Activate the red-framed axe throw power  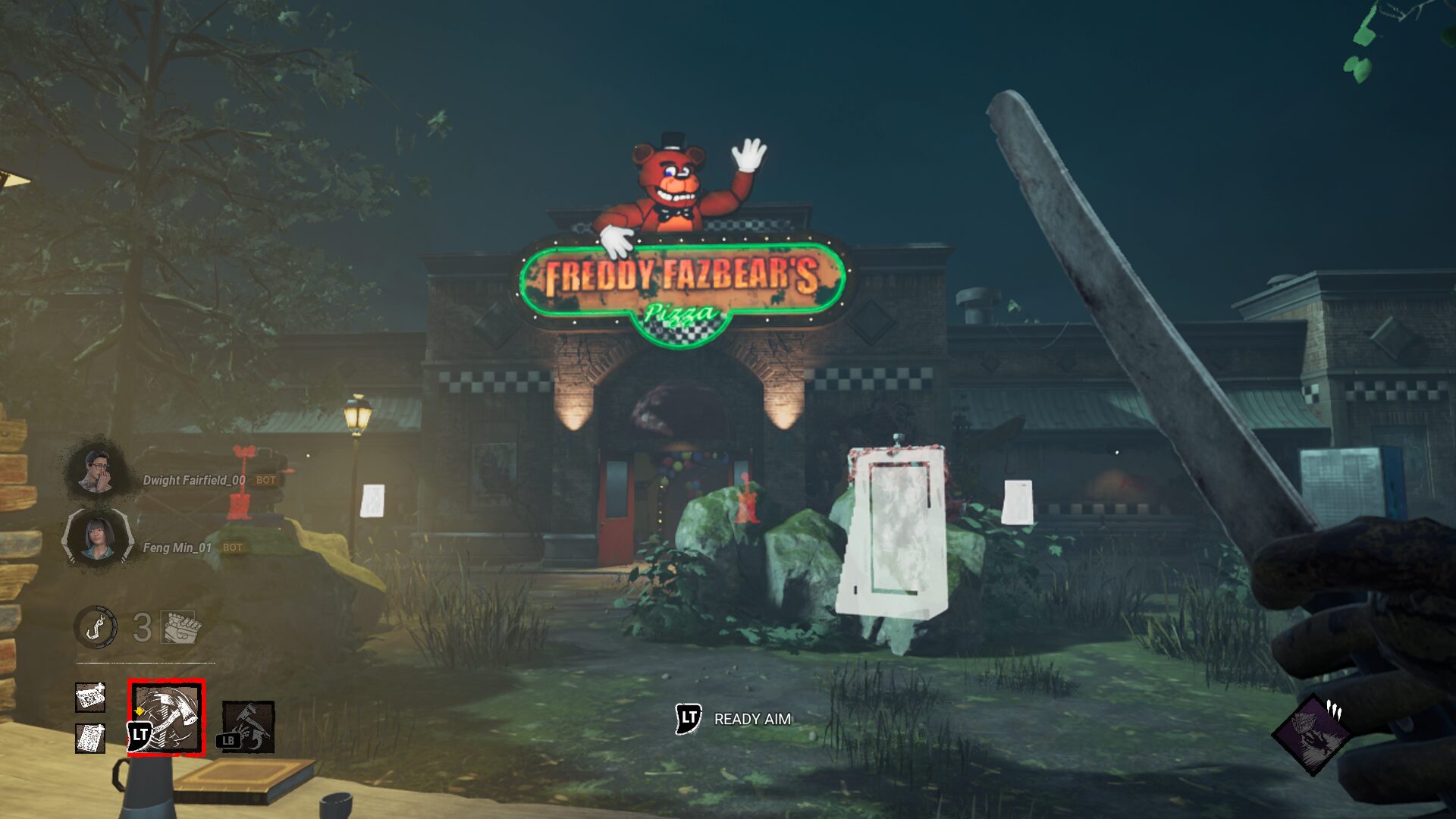tap(167, 717)
